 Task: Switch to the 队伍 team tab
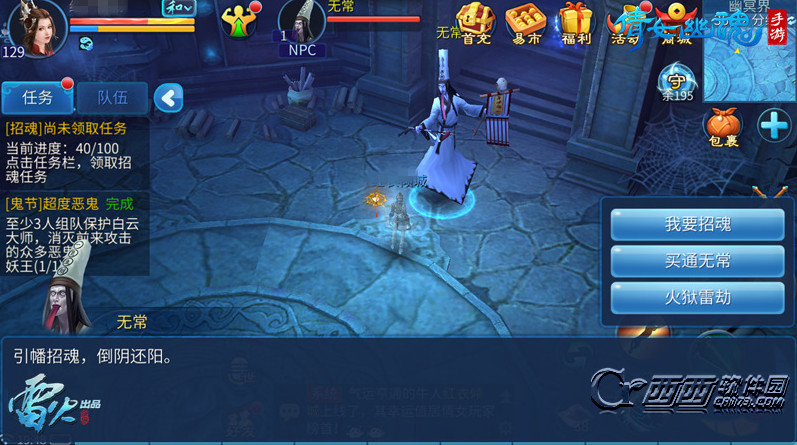pos(112,98)
